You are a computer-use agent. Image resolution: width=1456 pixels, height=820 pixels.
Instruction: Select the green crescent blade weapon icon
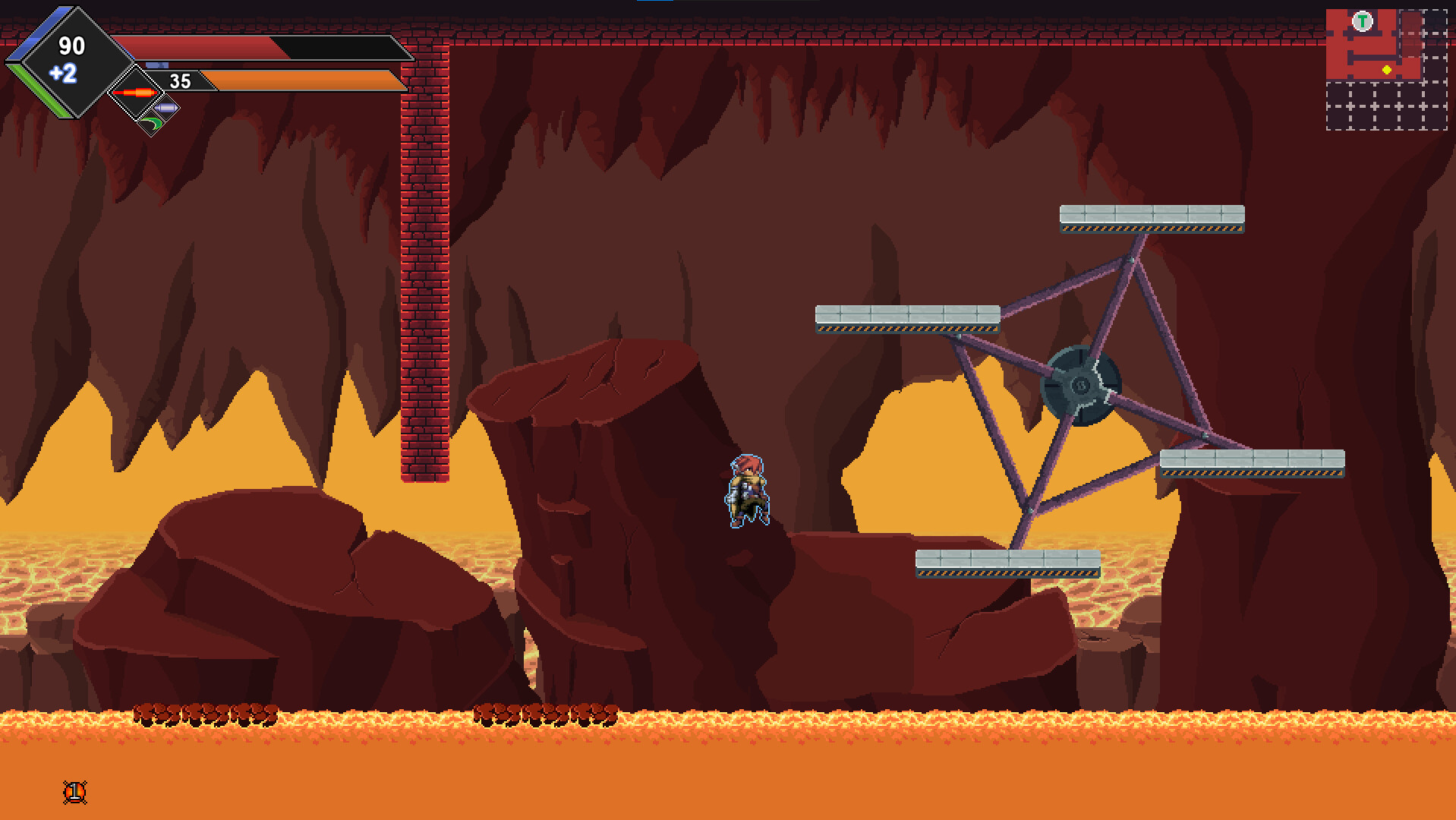(152, 123)
